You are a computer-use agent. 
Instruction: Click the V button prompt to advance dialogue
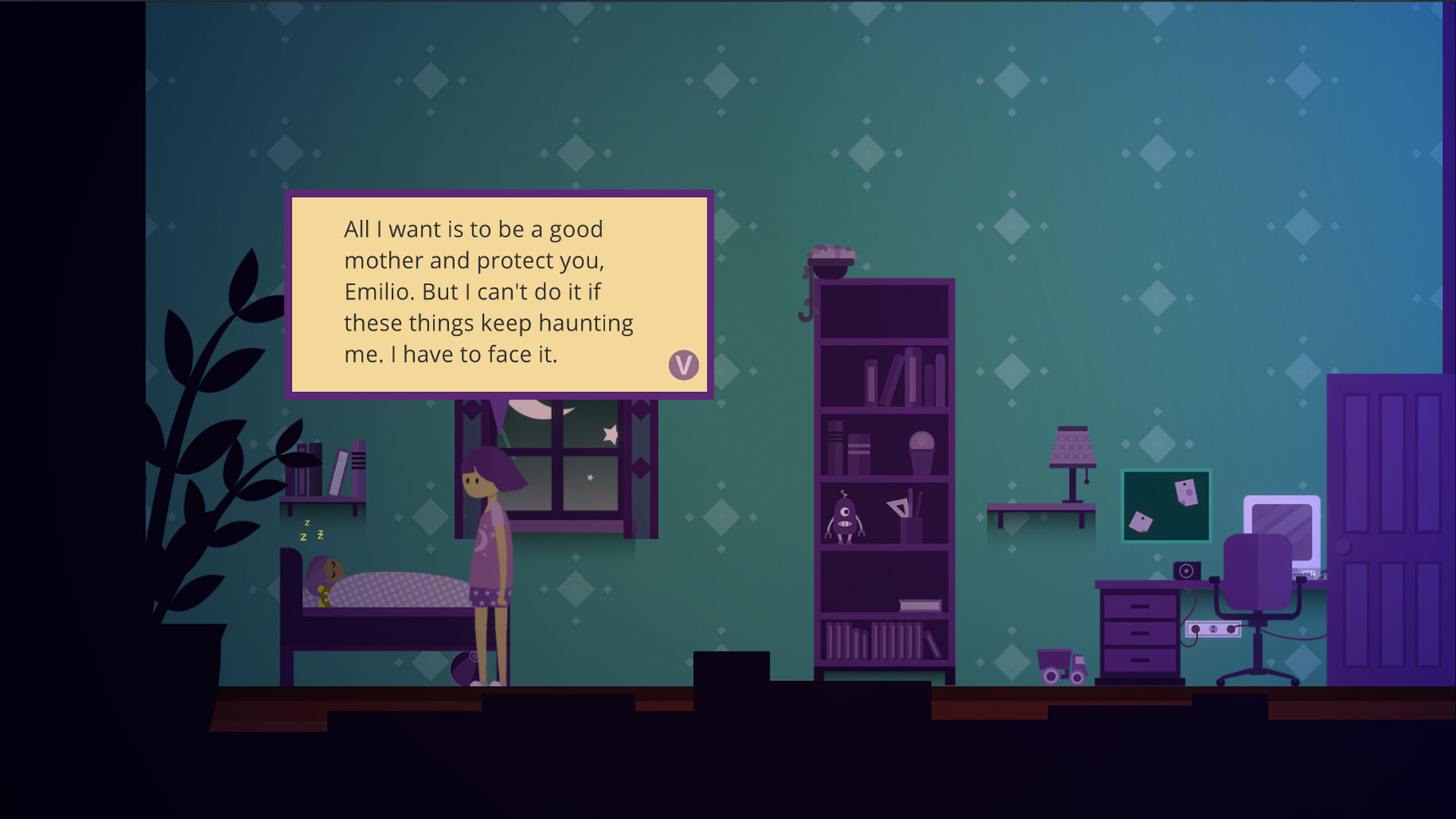(683, 365)
